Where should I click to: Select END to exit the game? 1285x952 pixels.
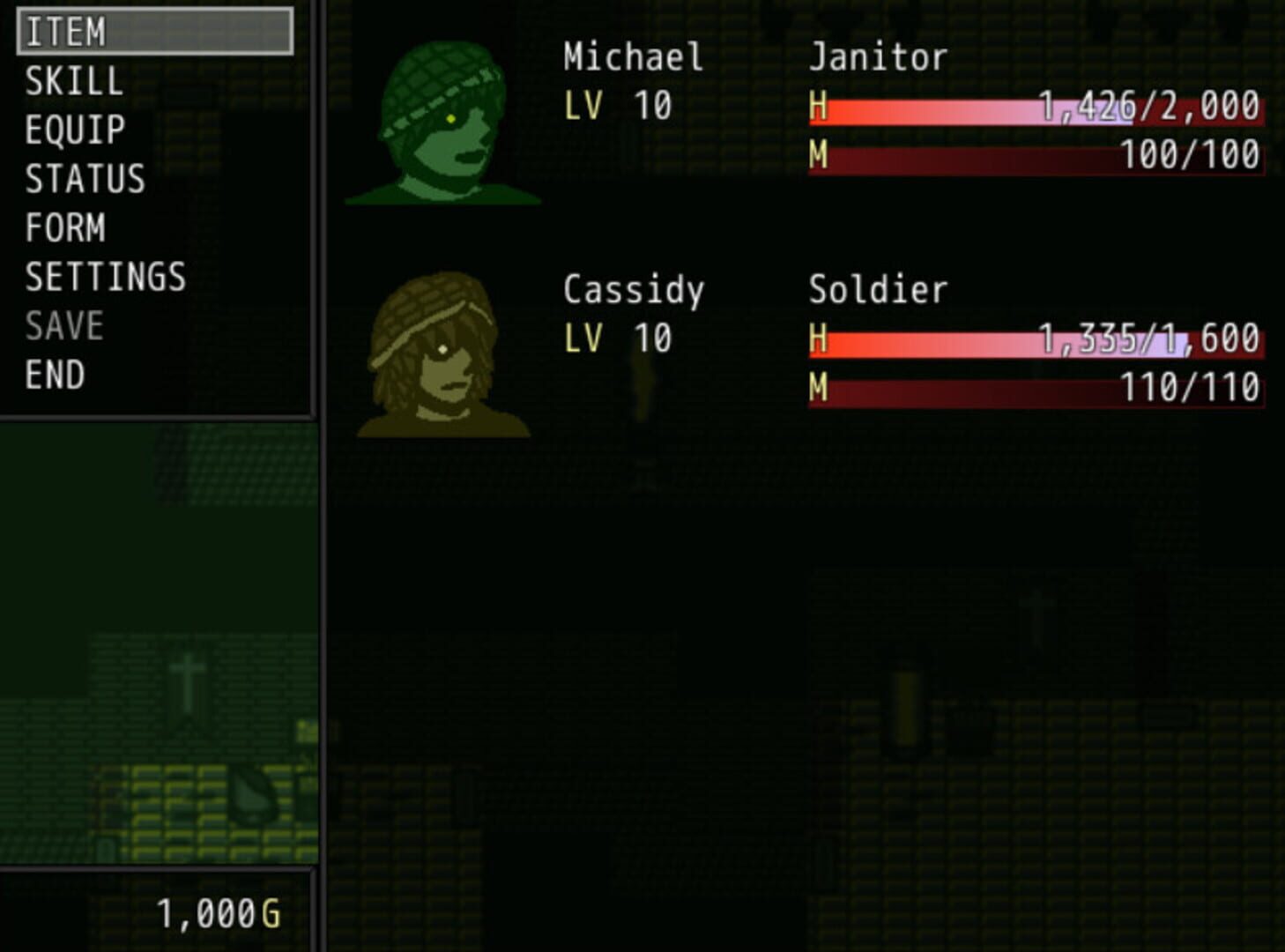click(x=55, y=373)
